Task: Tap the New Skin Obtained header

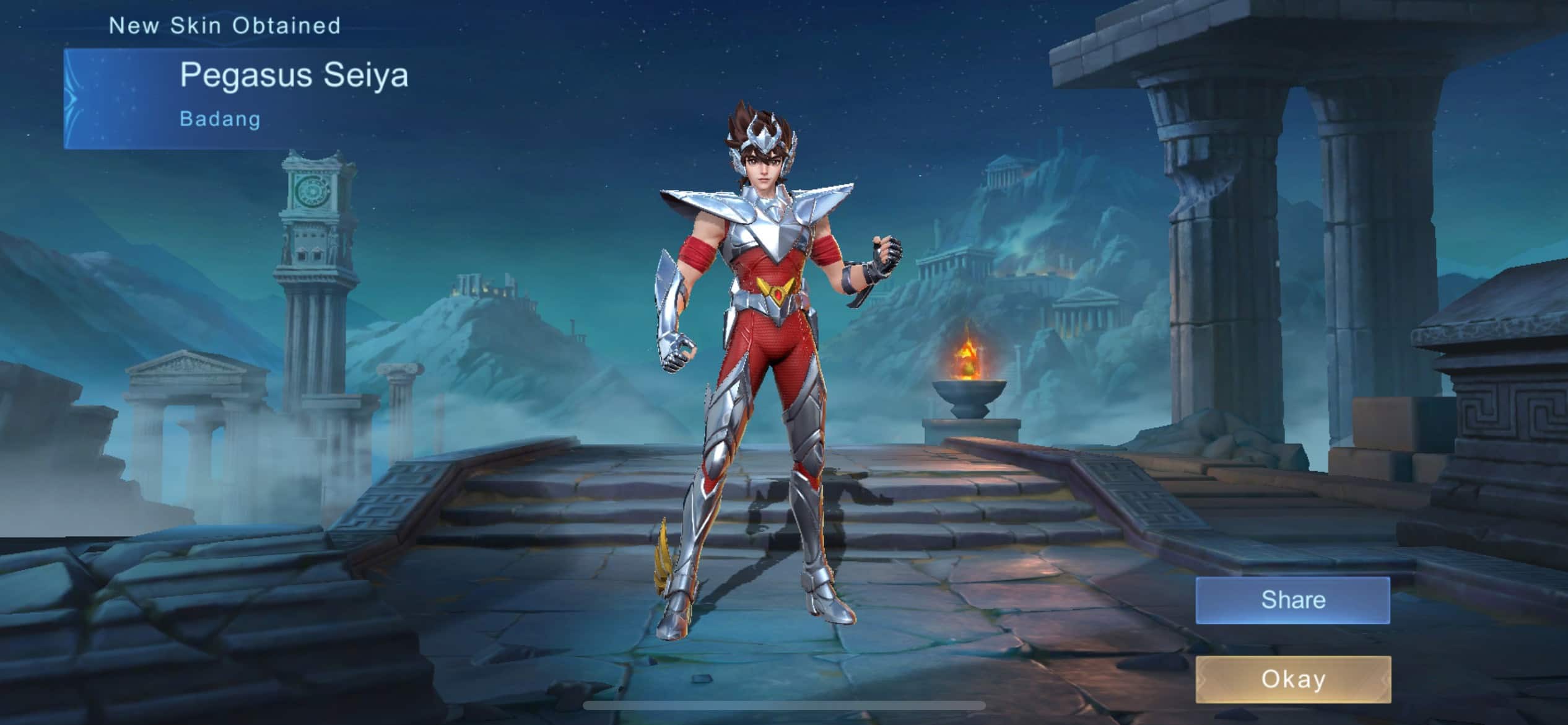Action: coord(225,26)
